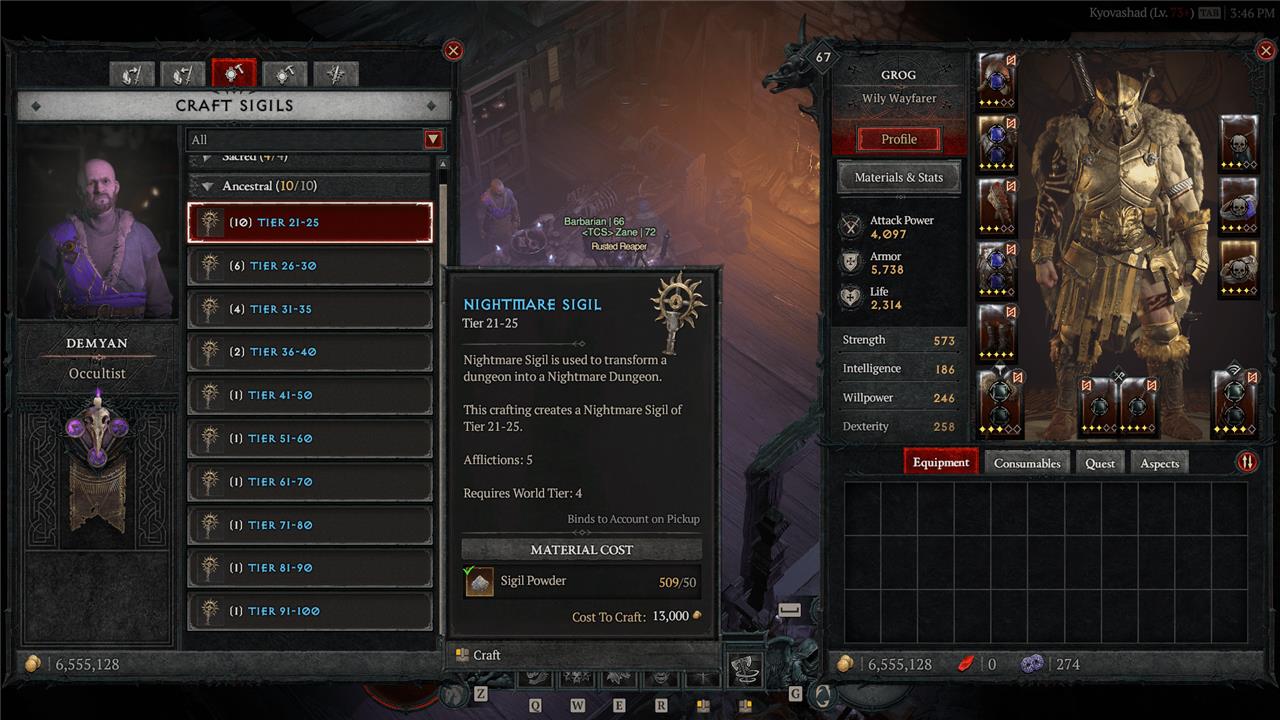Screen dimensions: 1280x720
Task: Switch to the Consumables tab
Action: (x=1027, y=463)
